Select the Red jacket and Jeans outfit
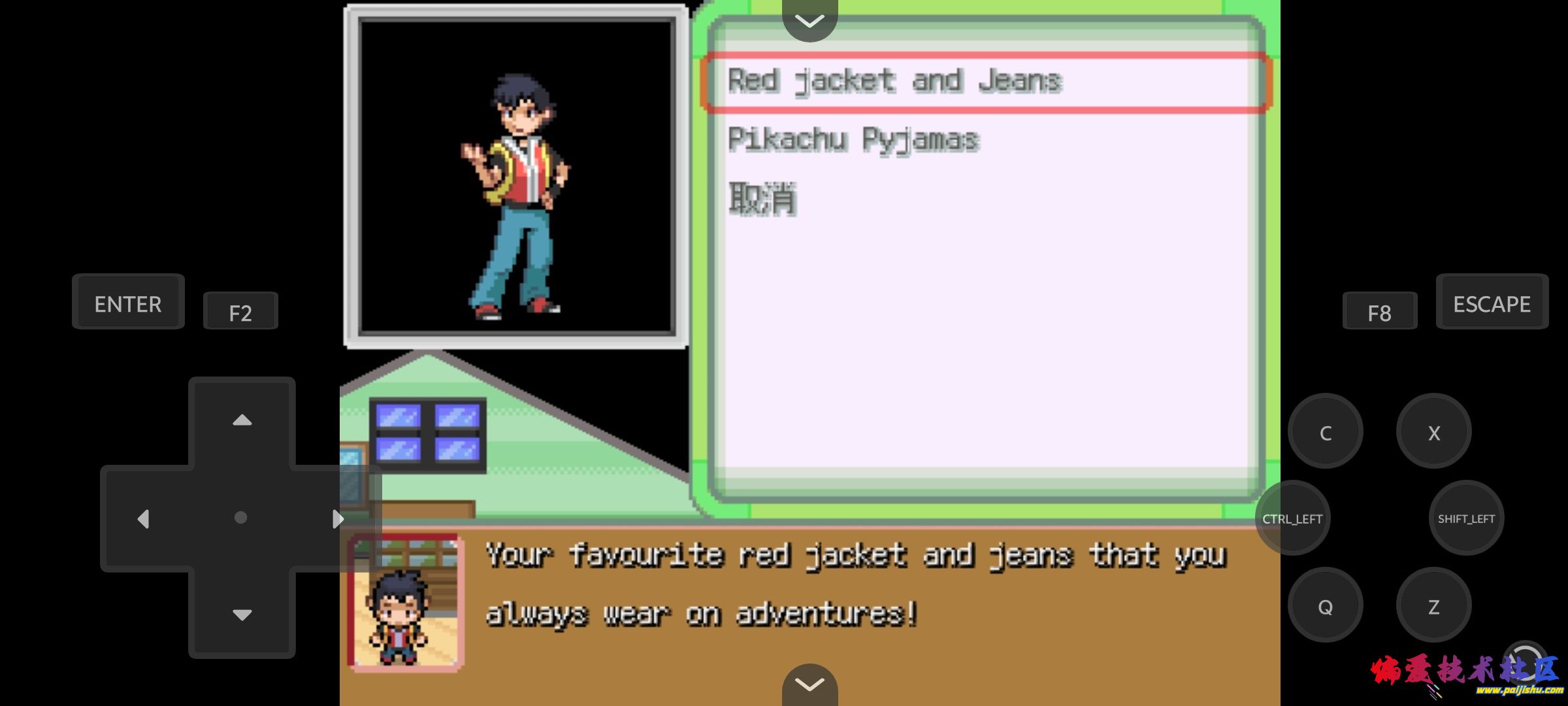Image resolution: width=1568 pixels, height=706 pixels. click(894, 82)
